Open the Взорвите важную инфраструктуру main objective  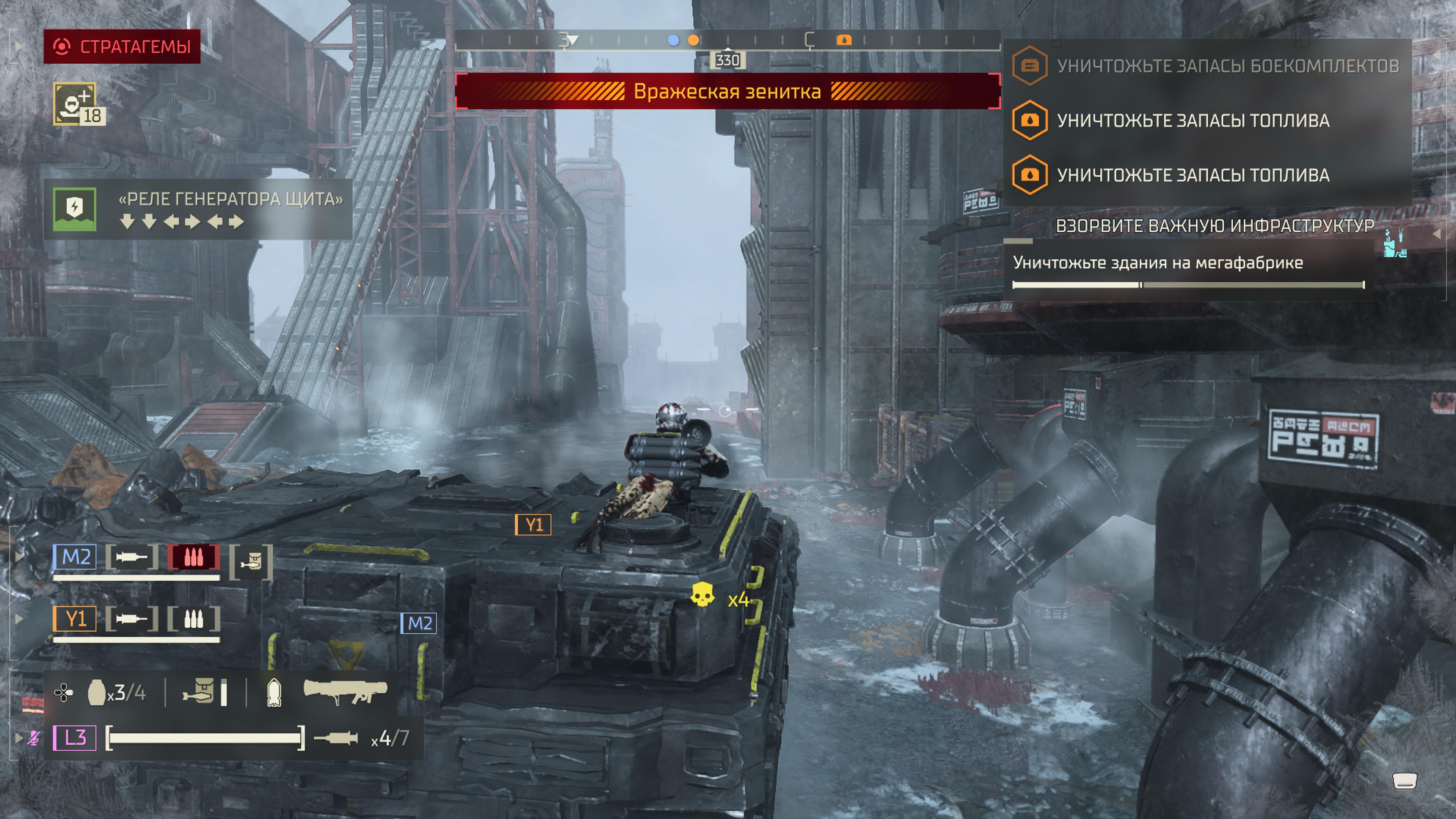coord(1214,226)
